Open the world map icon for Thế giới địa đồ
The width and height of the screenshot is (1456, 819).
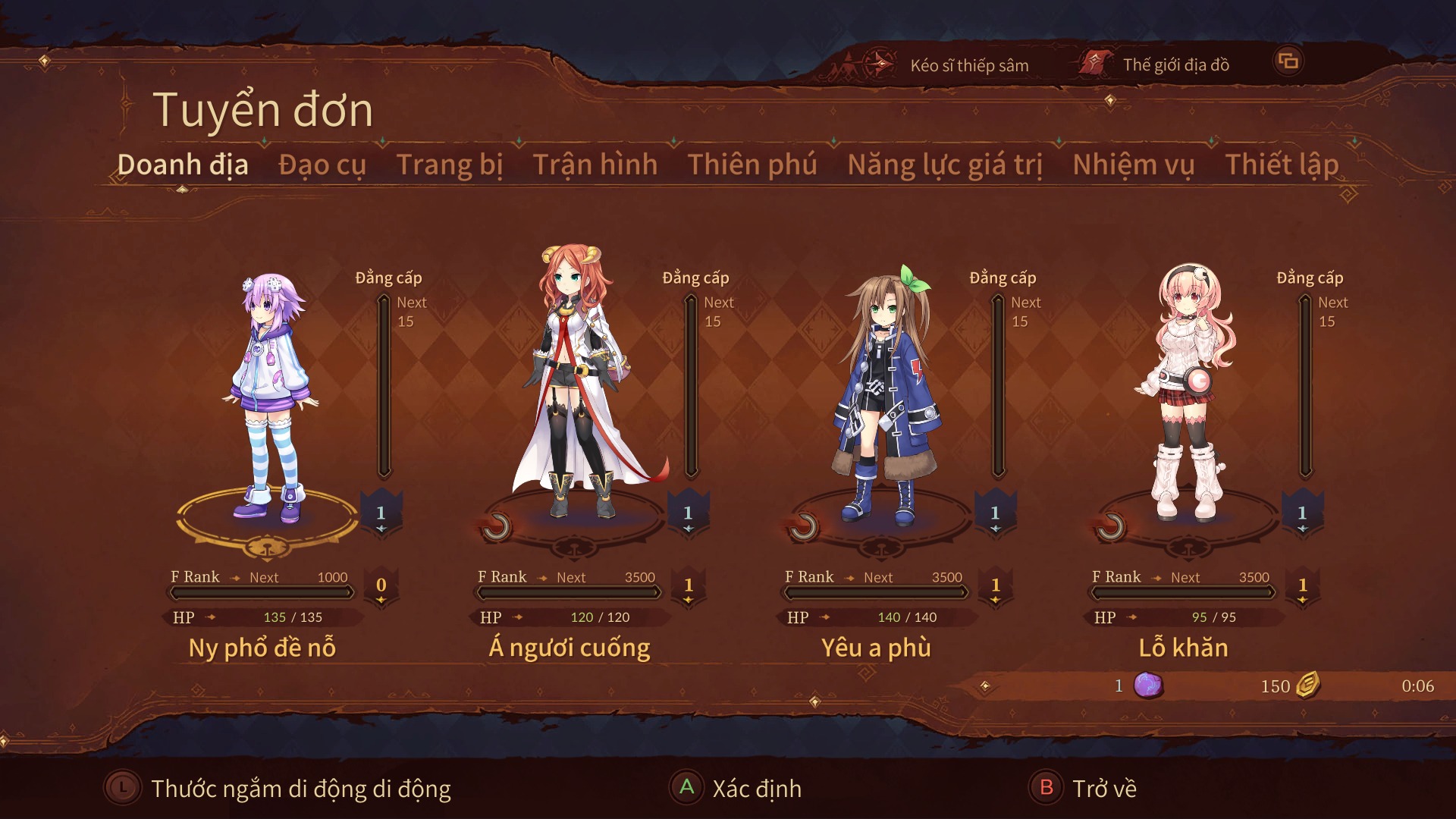click(x=1094, y=64)
